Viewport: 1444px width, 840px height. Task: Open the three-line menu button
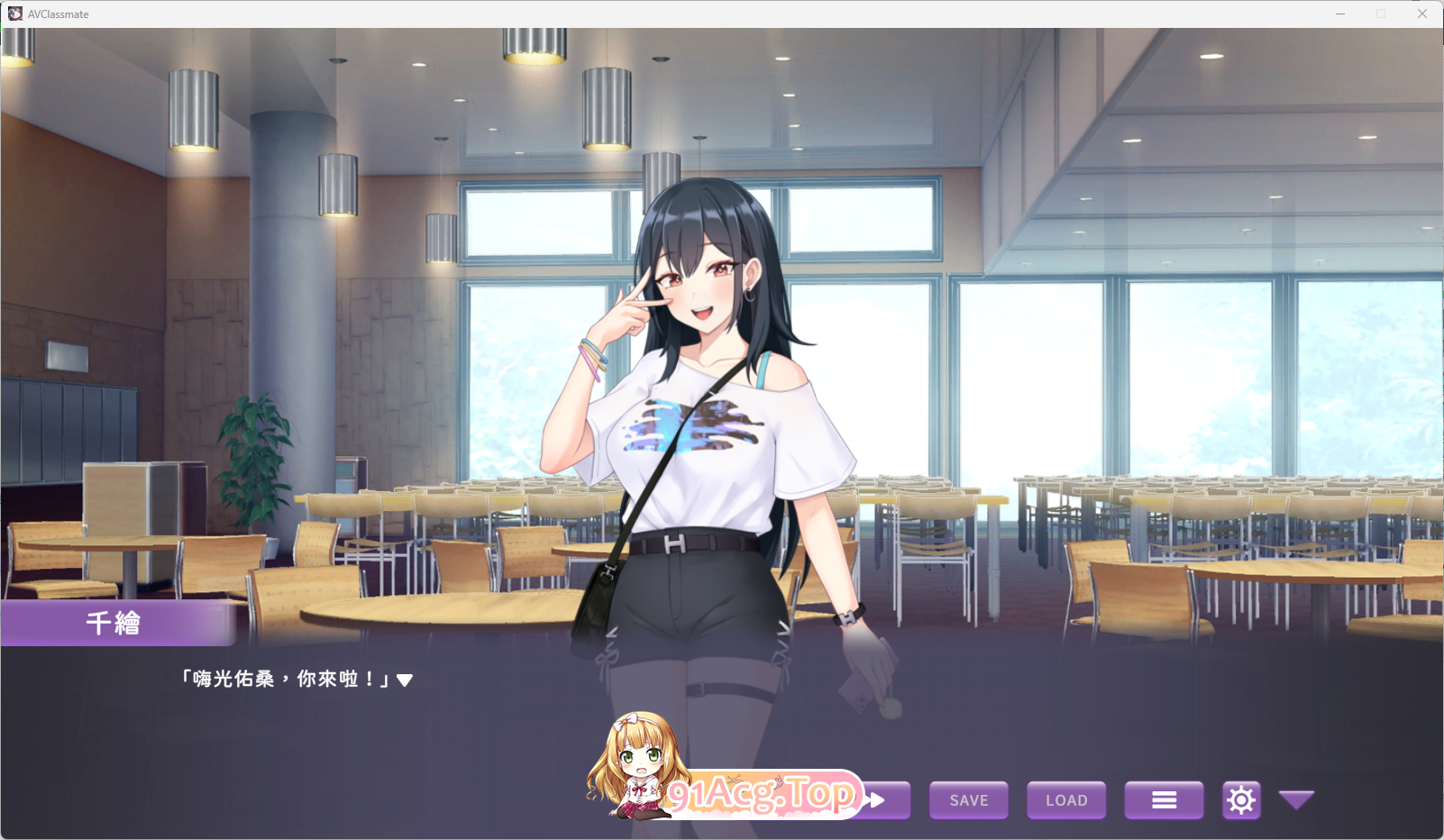pos(1164,800)
